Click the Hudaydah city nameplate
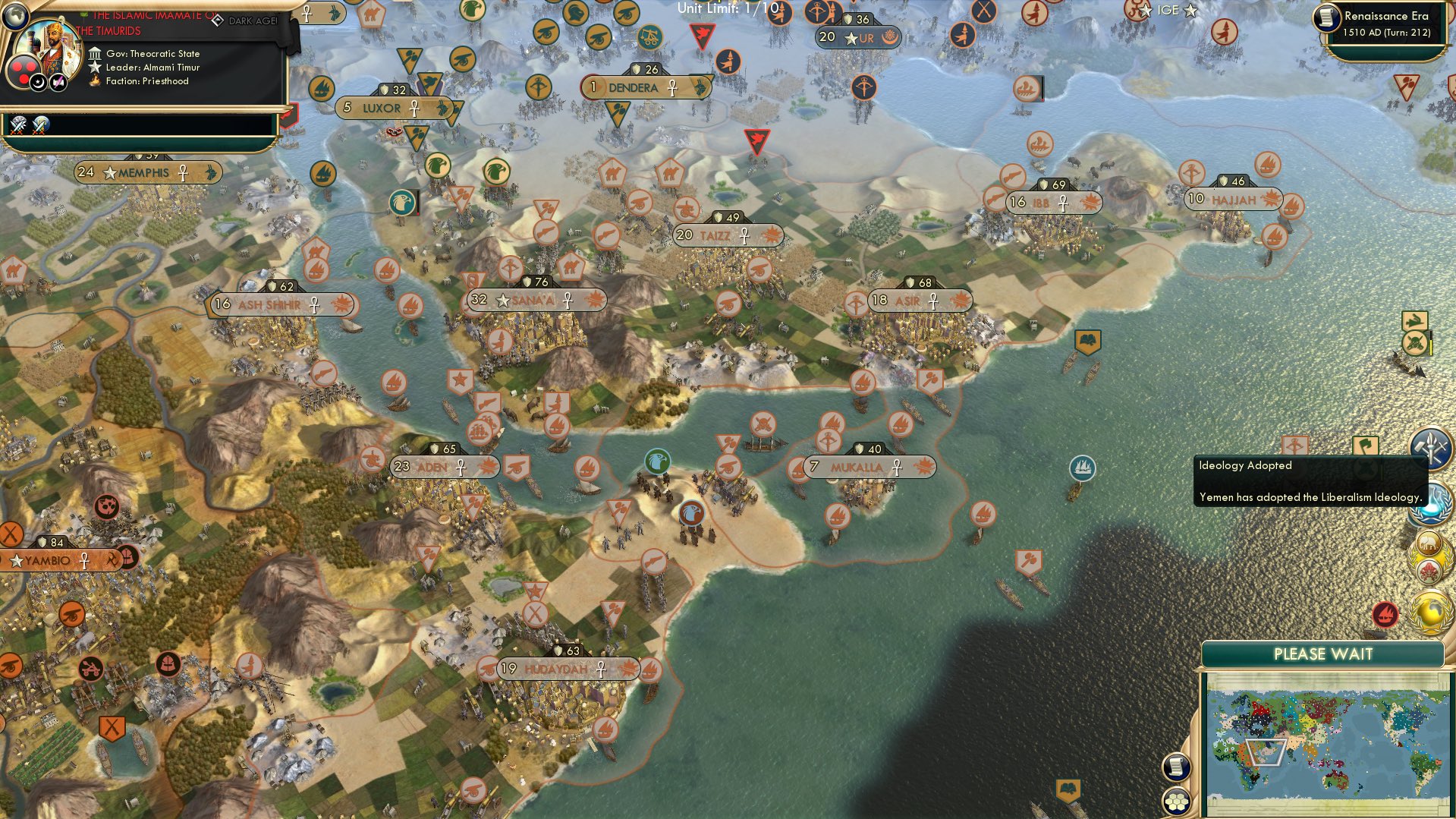Screen dimensions: 1456x819 pyautogui.click(x=556, y=669)
